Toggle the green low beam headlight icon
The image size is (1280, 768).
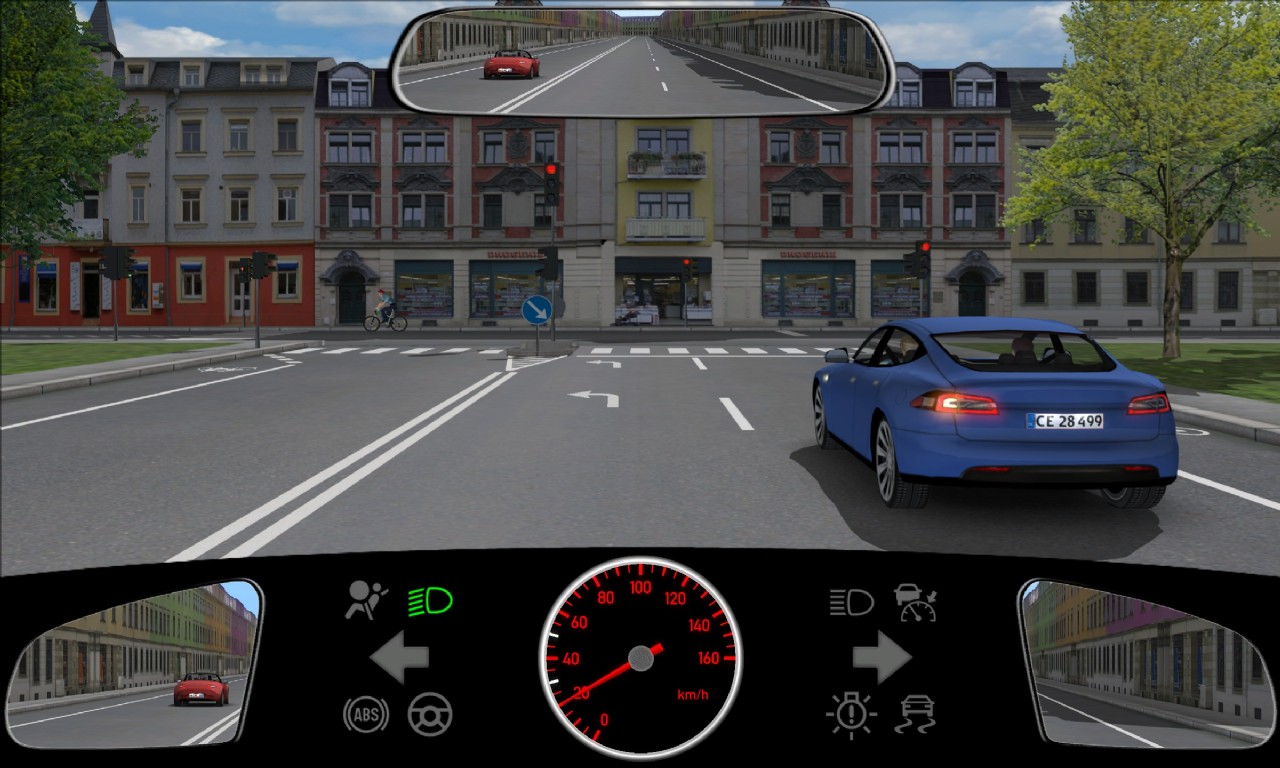[430, 601]
